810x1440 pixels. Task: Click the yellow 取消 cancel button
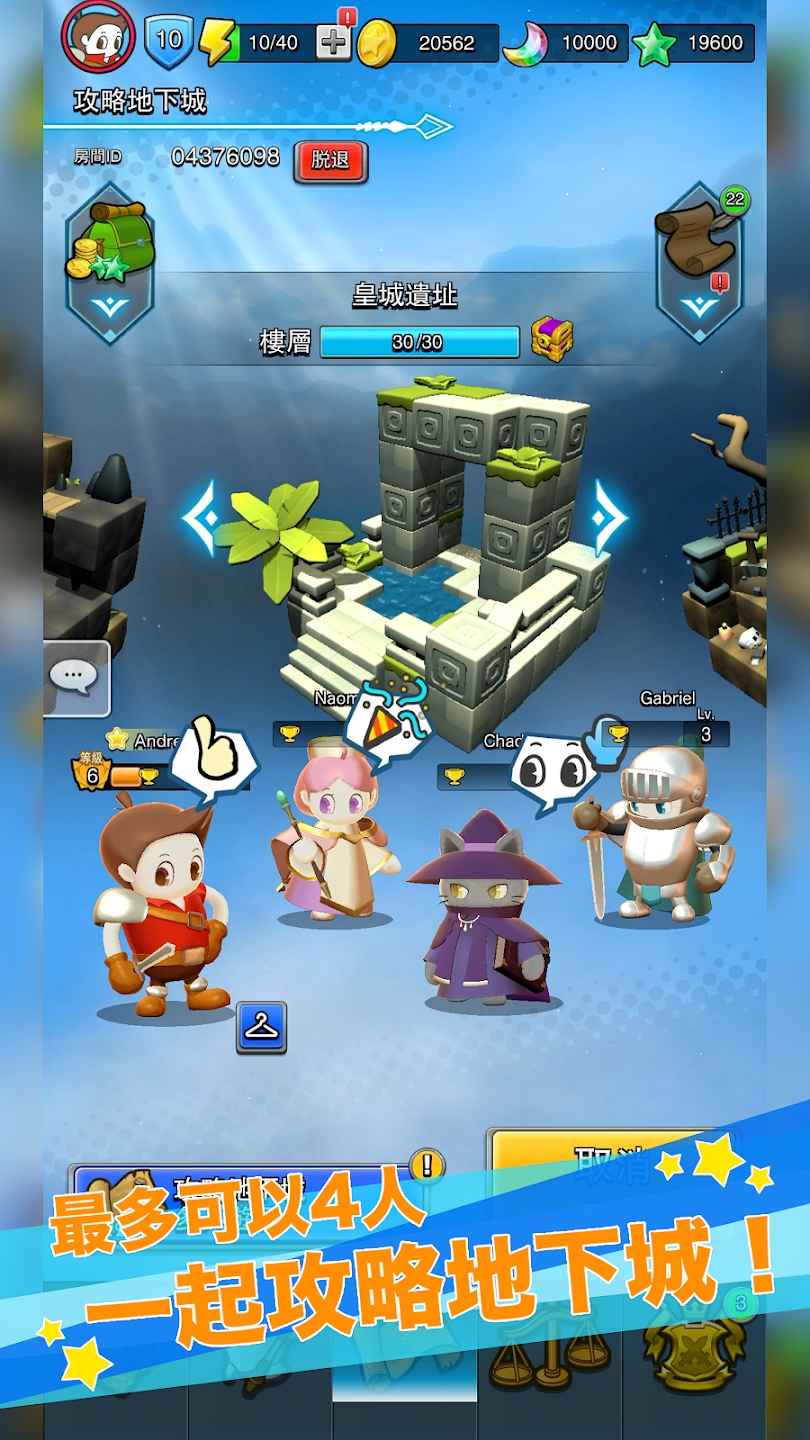click(600, 1158)
